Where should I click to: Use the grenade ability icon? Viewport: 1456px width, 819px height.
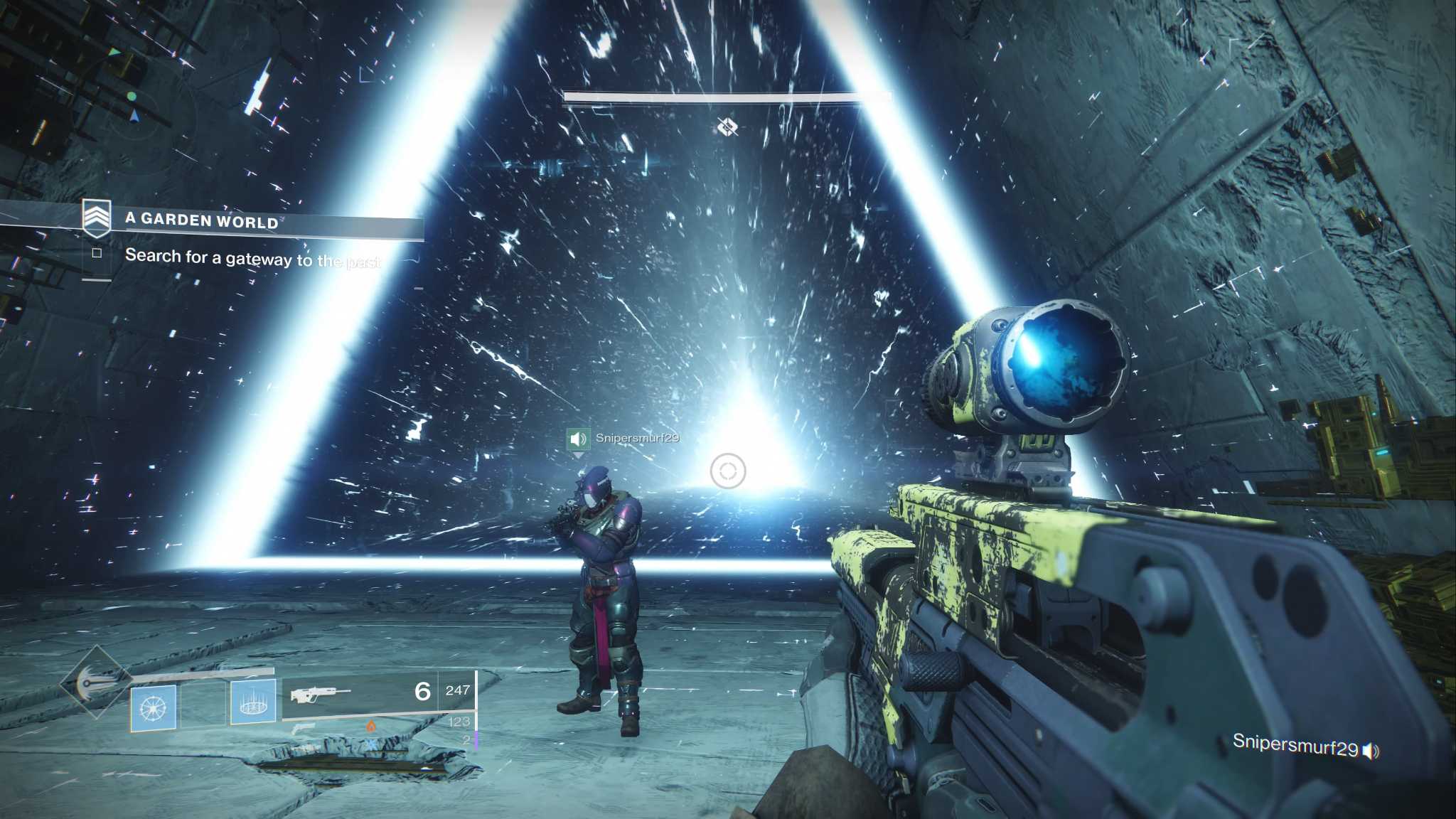(x=154, y=707)
